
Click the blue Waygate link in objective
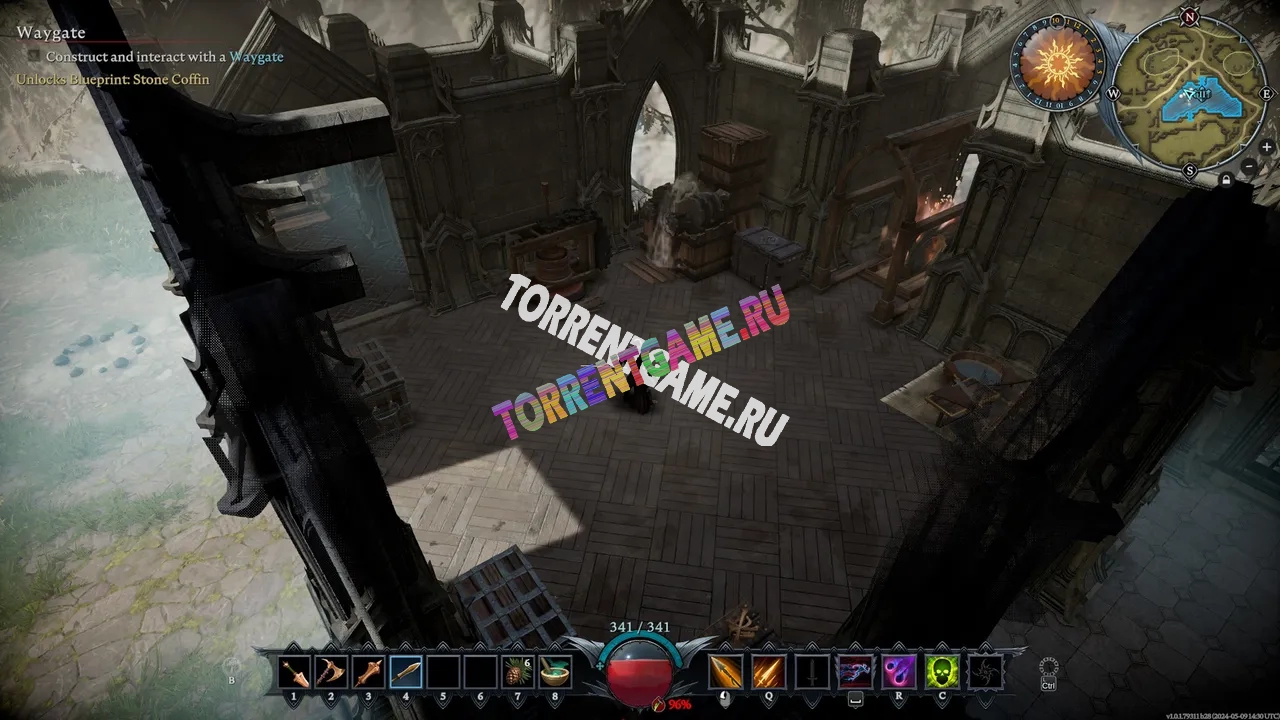pyautogui.click(x=256, y=57)
